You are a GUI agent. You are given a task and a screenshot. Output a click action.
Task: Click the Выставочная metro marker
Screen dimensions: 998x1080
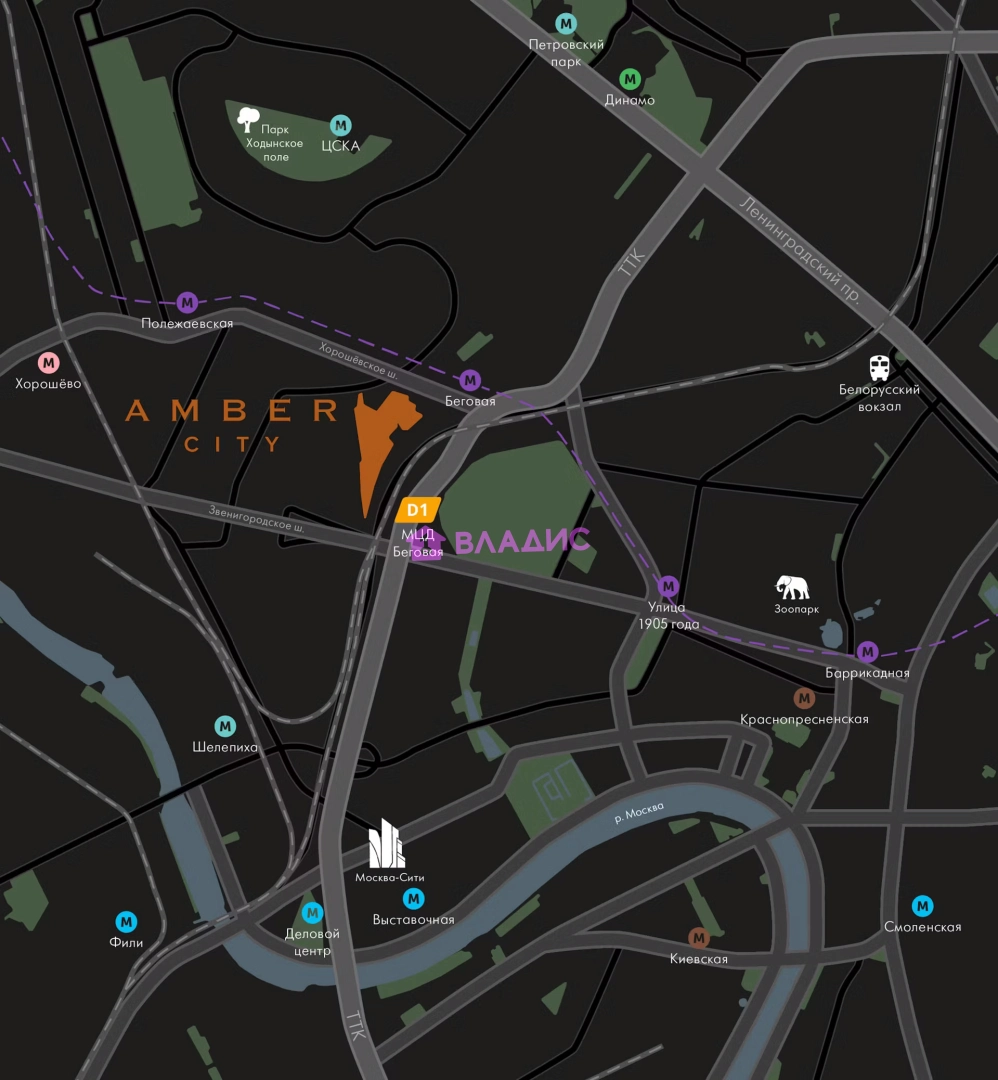413,899
